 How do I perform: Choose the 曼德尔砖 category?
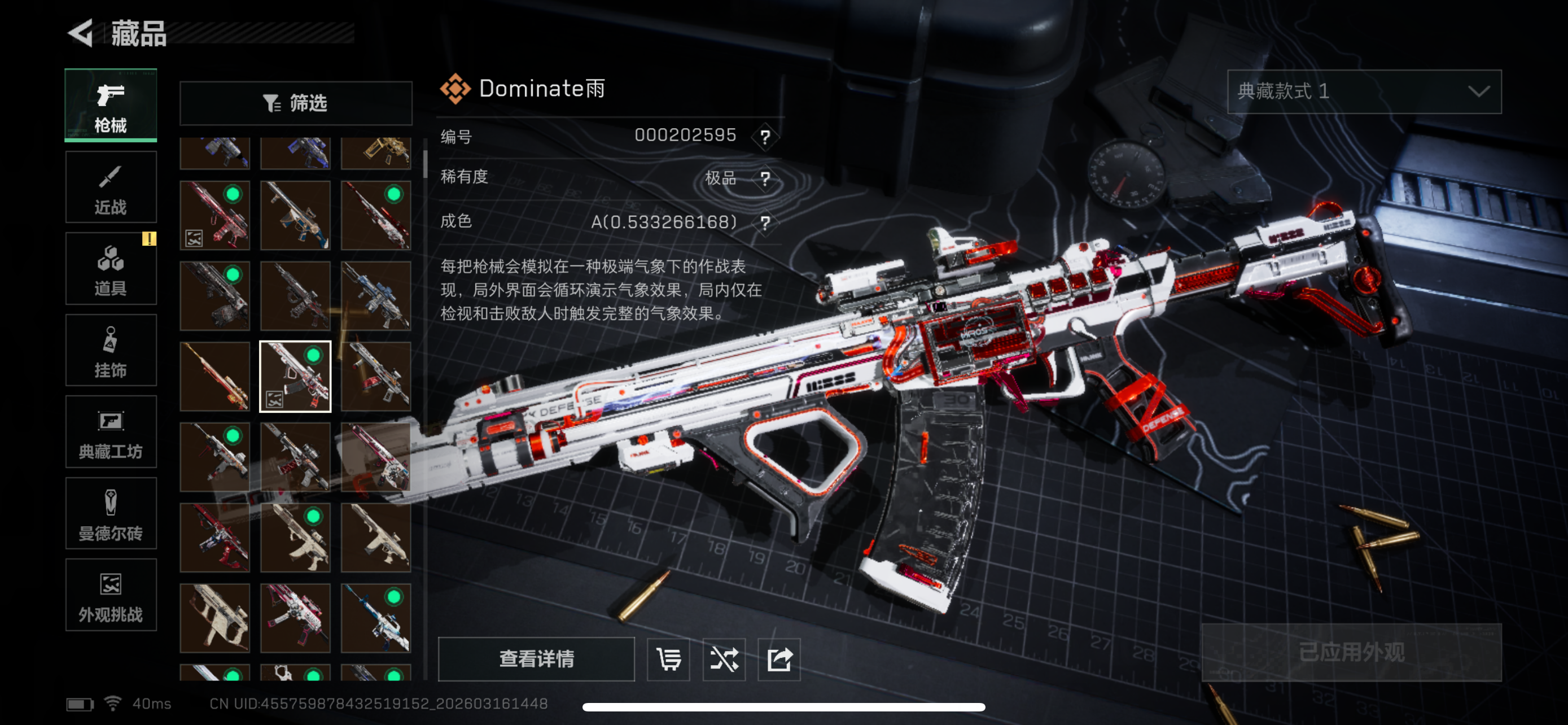111,514
